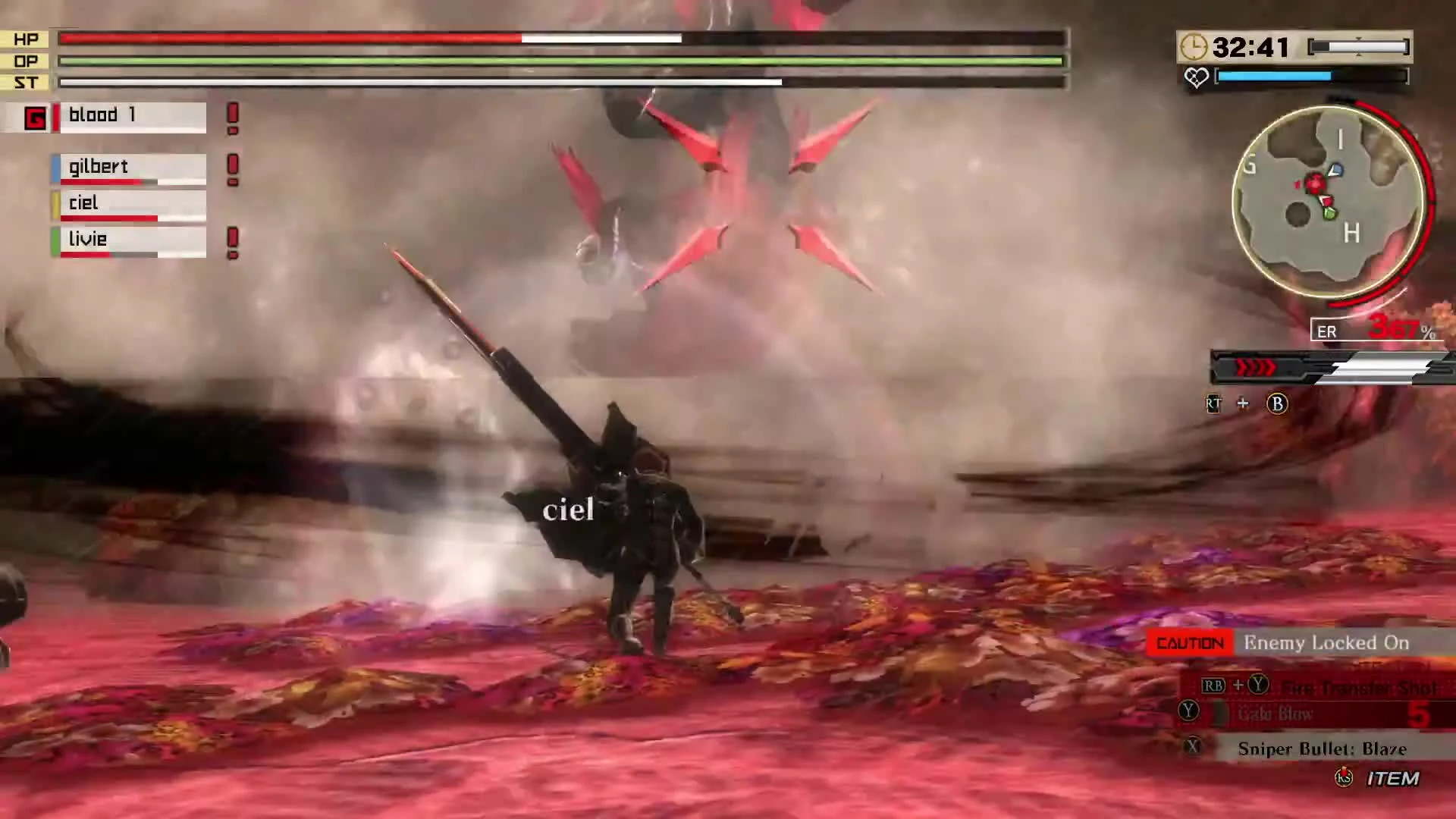Click the heart icon near the timer
The width and height of the screenshot is (1456, 819).
(1197, 78)
